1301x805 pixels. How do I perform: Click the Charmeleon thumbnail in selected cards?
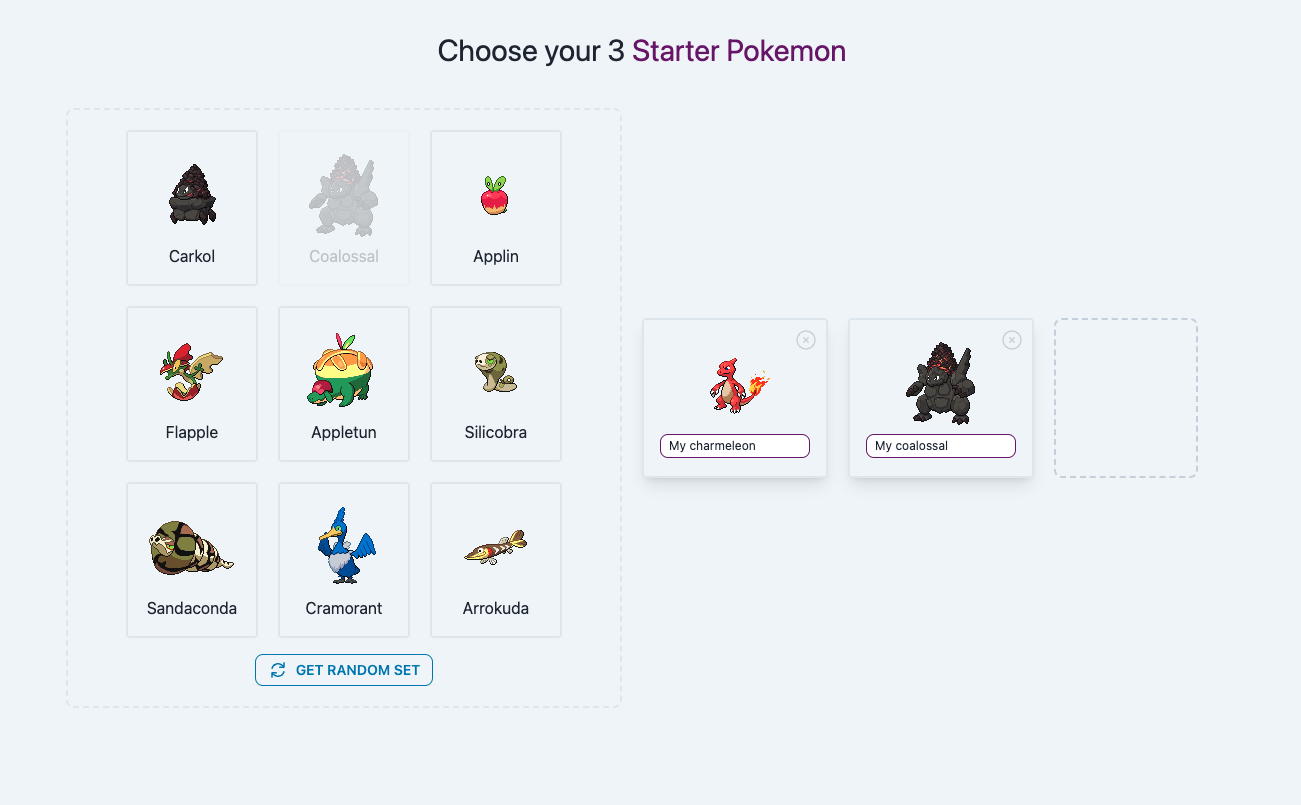734,385
